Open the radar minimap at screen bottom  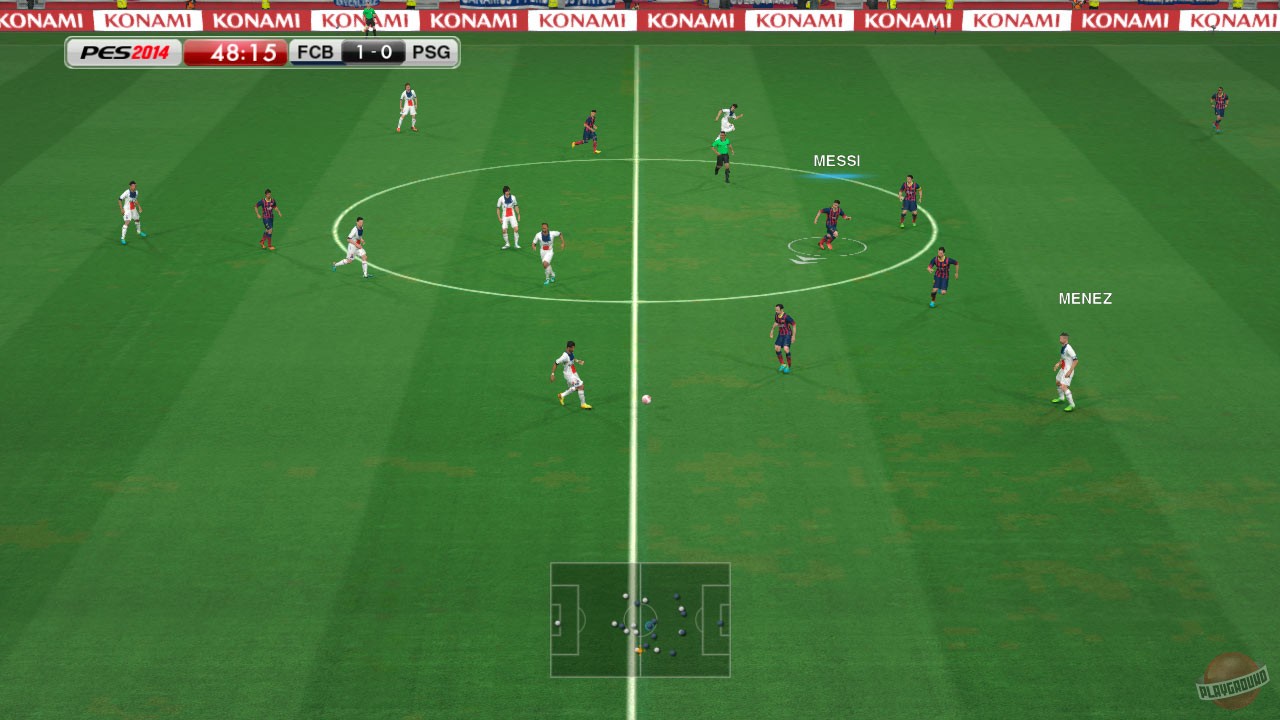coord(640,620)
